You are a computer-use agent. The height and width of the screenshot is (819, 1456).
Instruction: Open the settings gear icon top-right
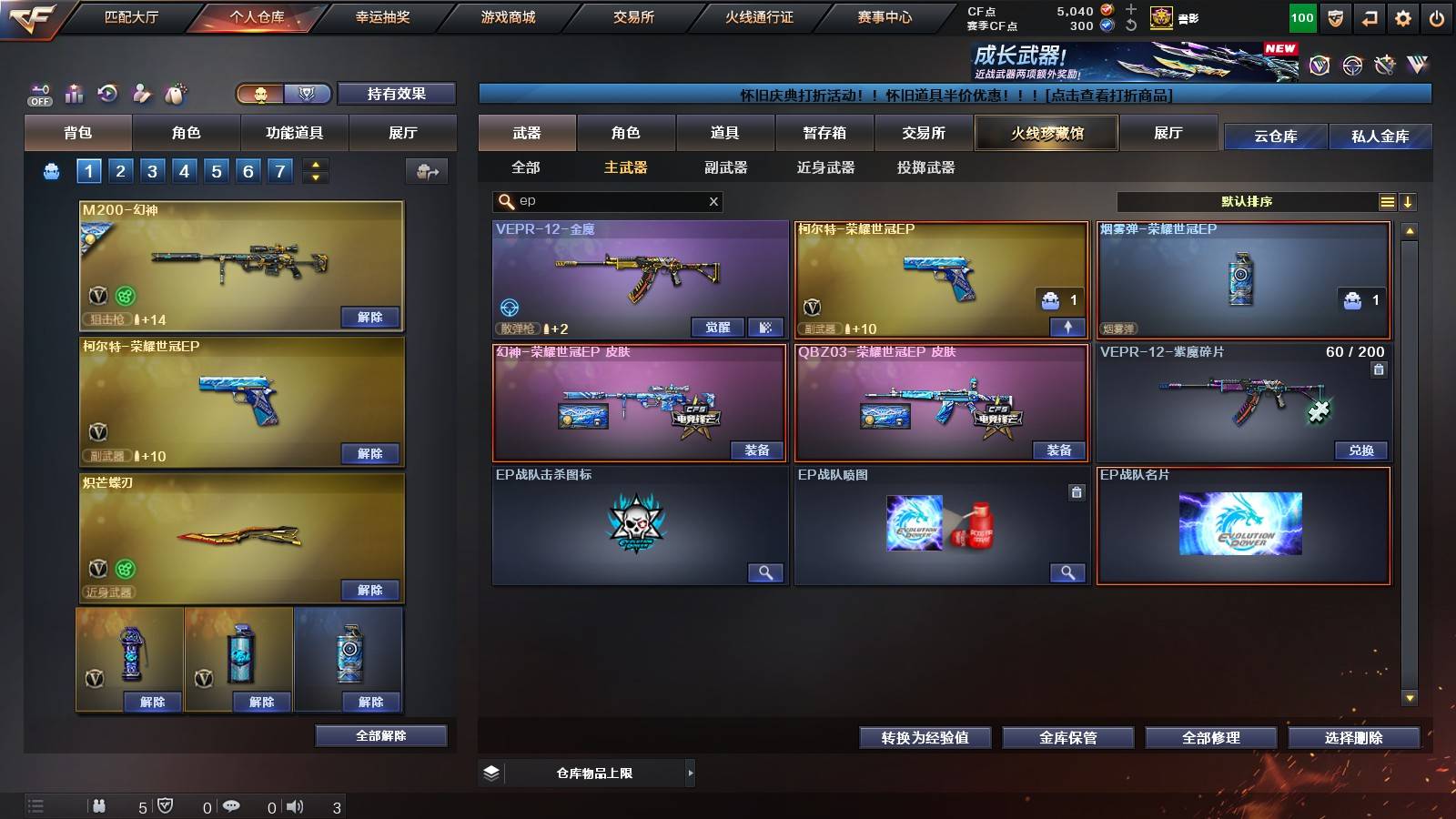(x=1403, y=16)
